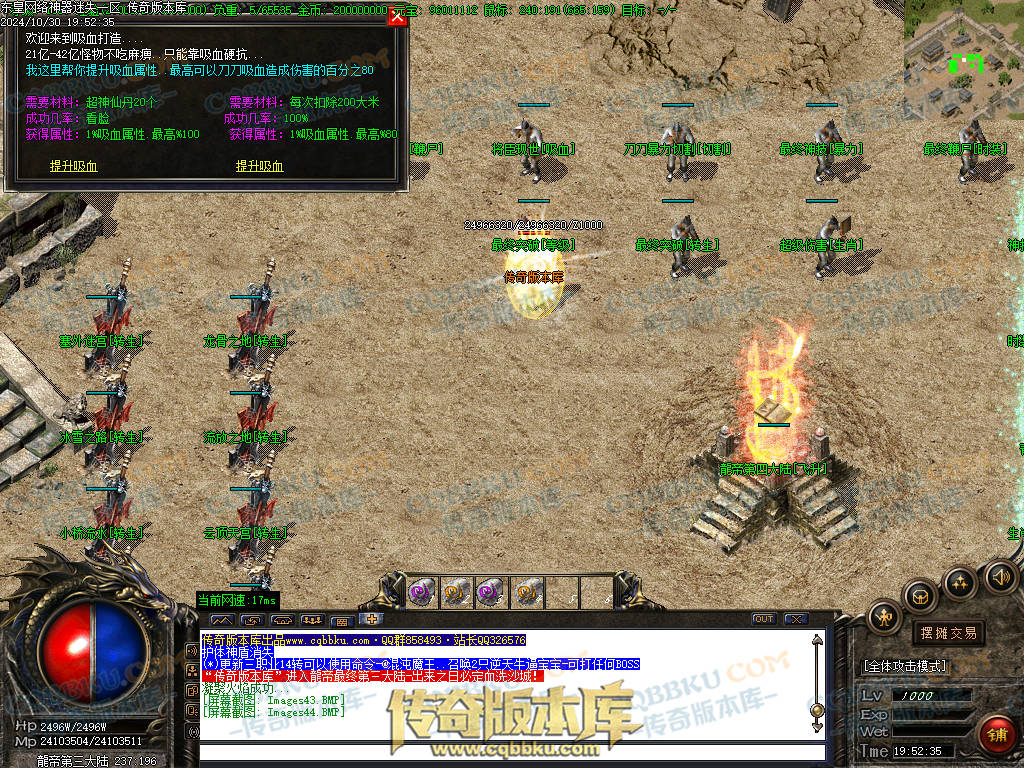Open the bag via the treasure chest icon

919,596
